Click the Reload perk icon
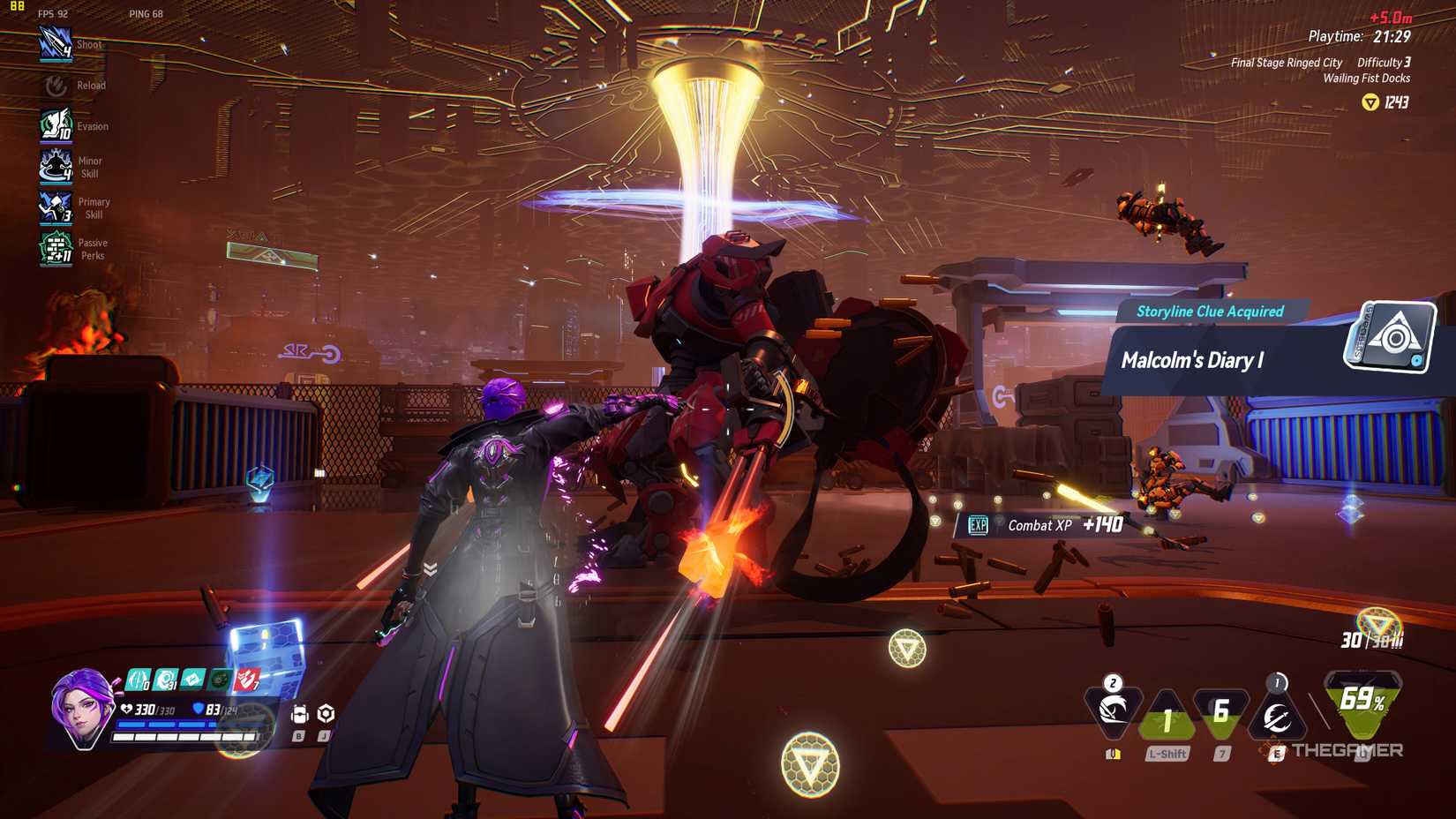This screenshot has width=1456, height=819. click(56, 86)
